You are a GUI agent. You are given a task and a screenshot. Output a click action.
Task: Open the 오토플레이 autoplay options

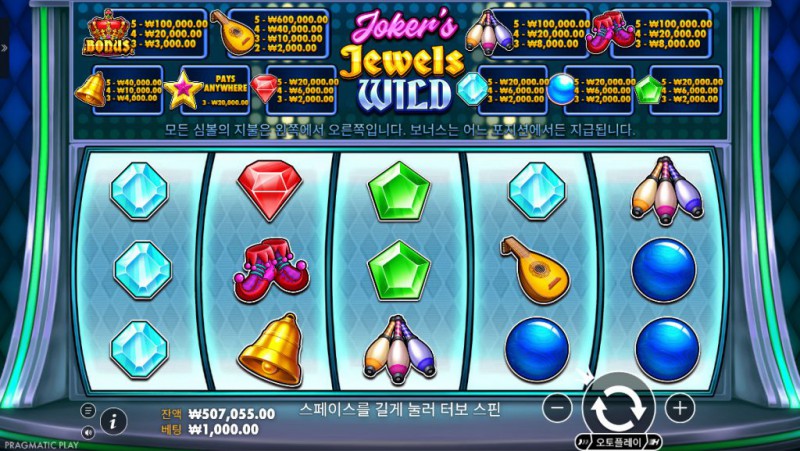[620, 441]
